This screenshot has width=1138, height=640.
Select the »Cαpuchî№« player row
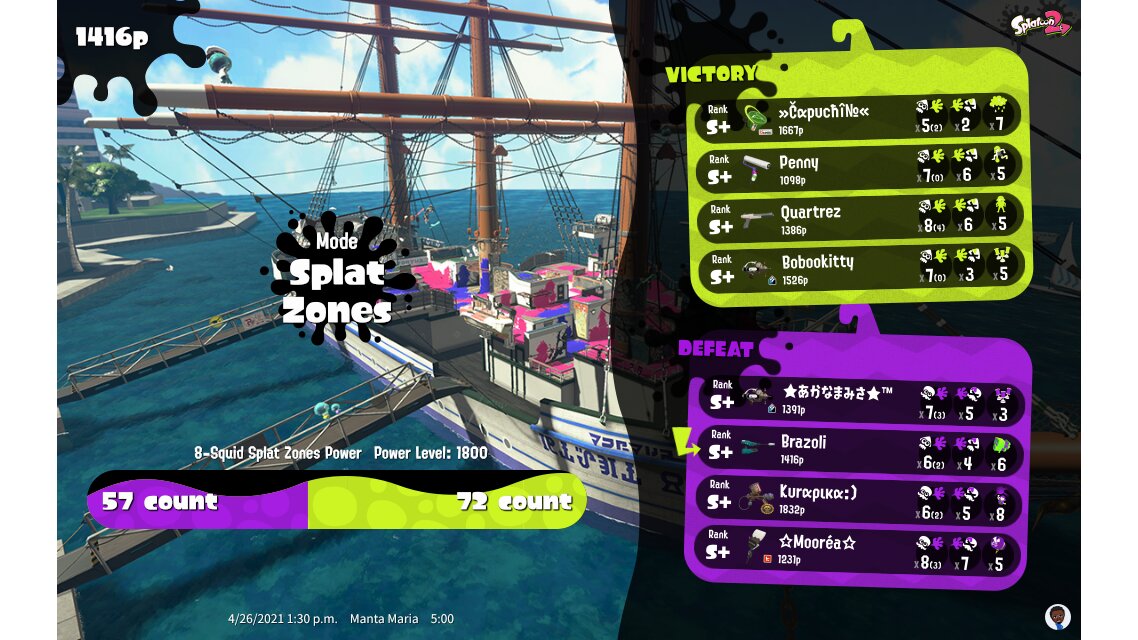point(860,117)
